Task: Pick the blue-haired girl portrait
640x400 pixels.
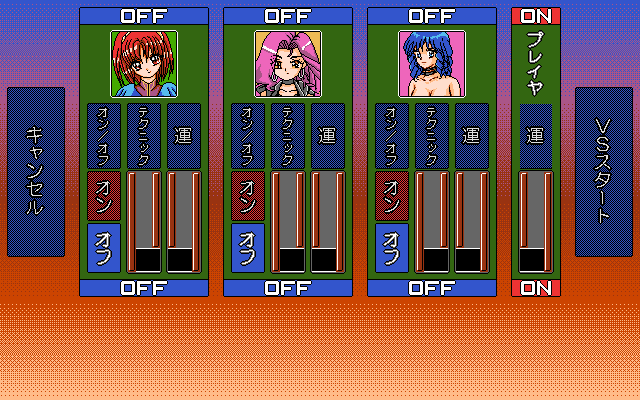Action: (431, 63)
